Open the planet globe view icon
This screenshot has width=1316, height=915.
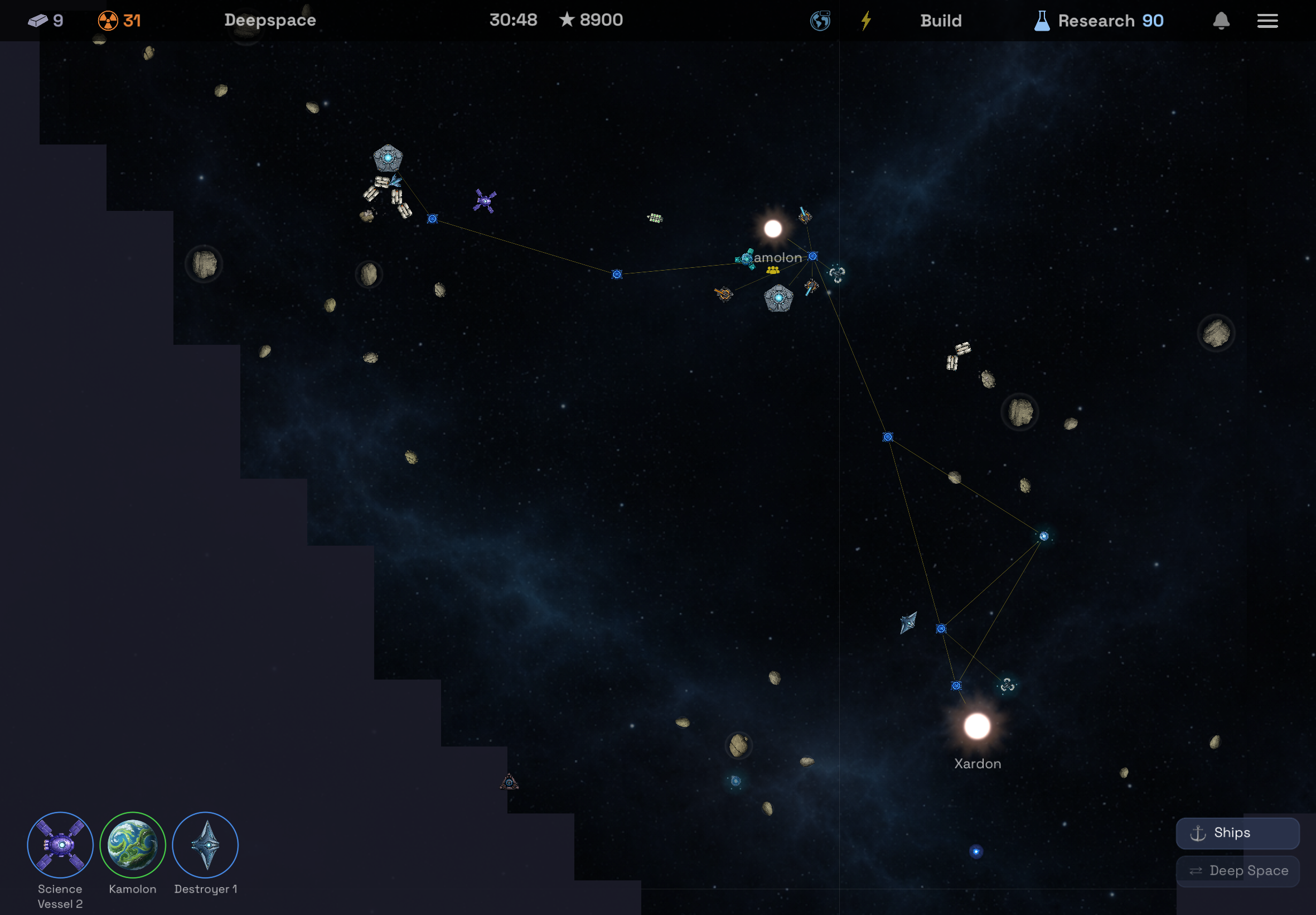(x=819, y=20)
